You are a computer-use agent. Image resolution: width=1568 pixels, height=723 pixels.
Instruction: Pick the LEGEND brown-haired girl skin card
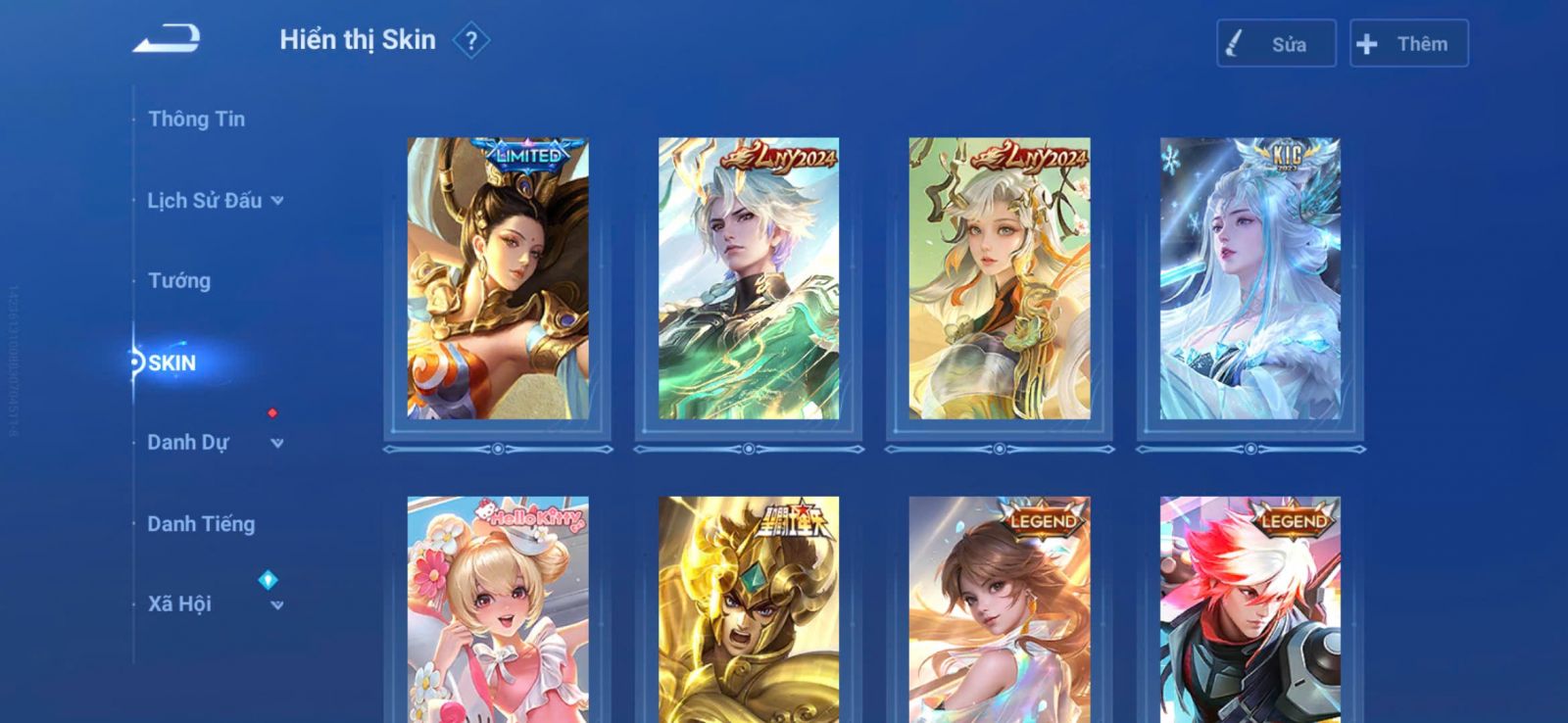tap(1000, 609)
